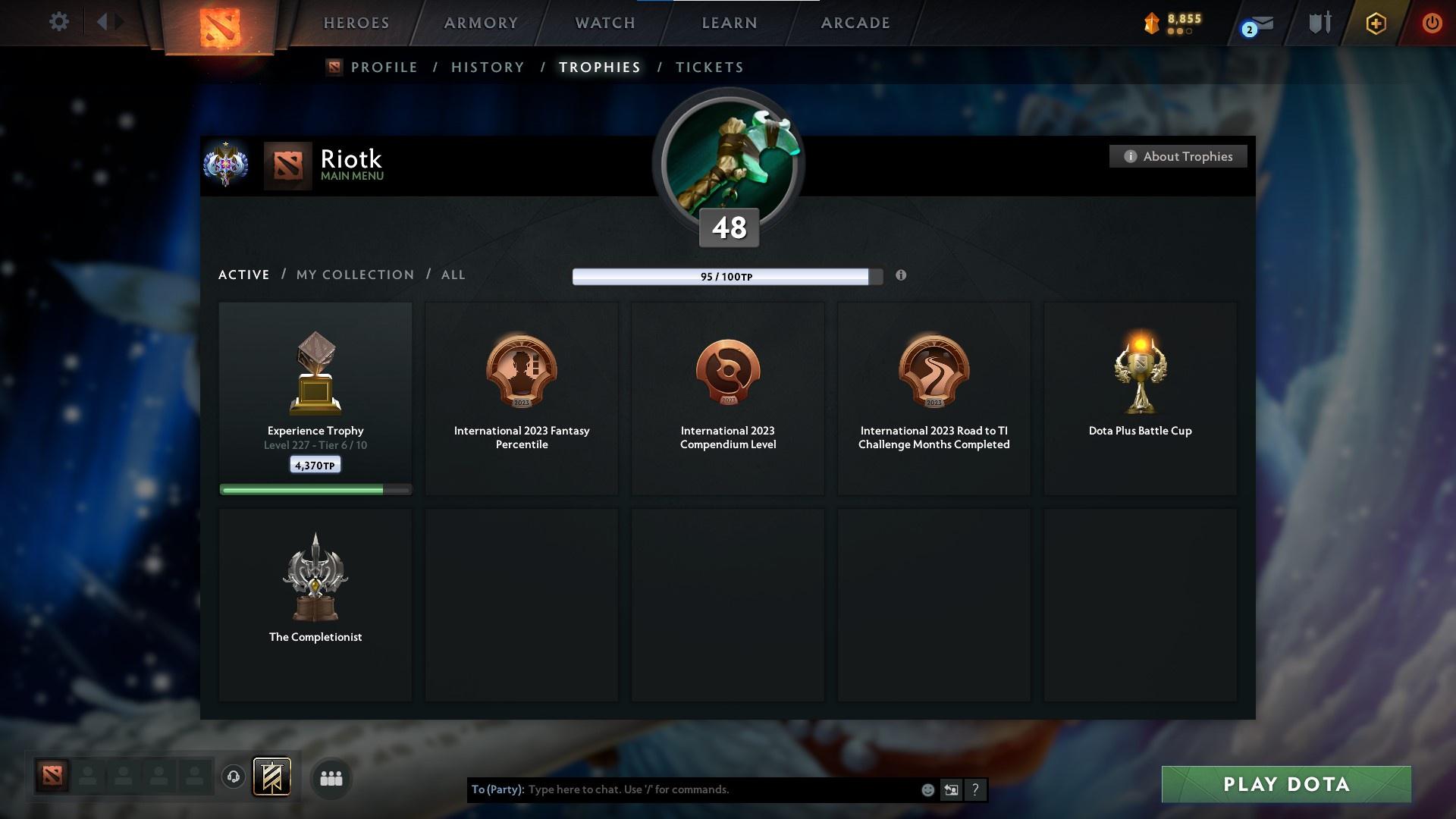Open the settings gear icon
The height and width of the screenshot is (819, 1456).
[x=59, y=22]
